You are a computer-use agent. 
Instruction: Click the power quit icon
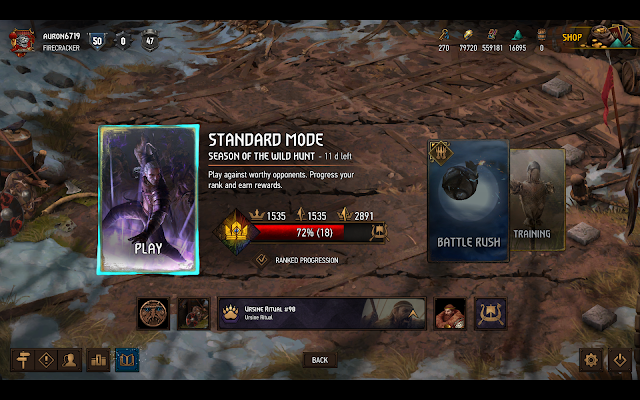click(619, 360)
